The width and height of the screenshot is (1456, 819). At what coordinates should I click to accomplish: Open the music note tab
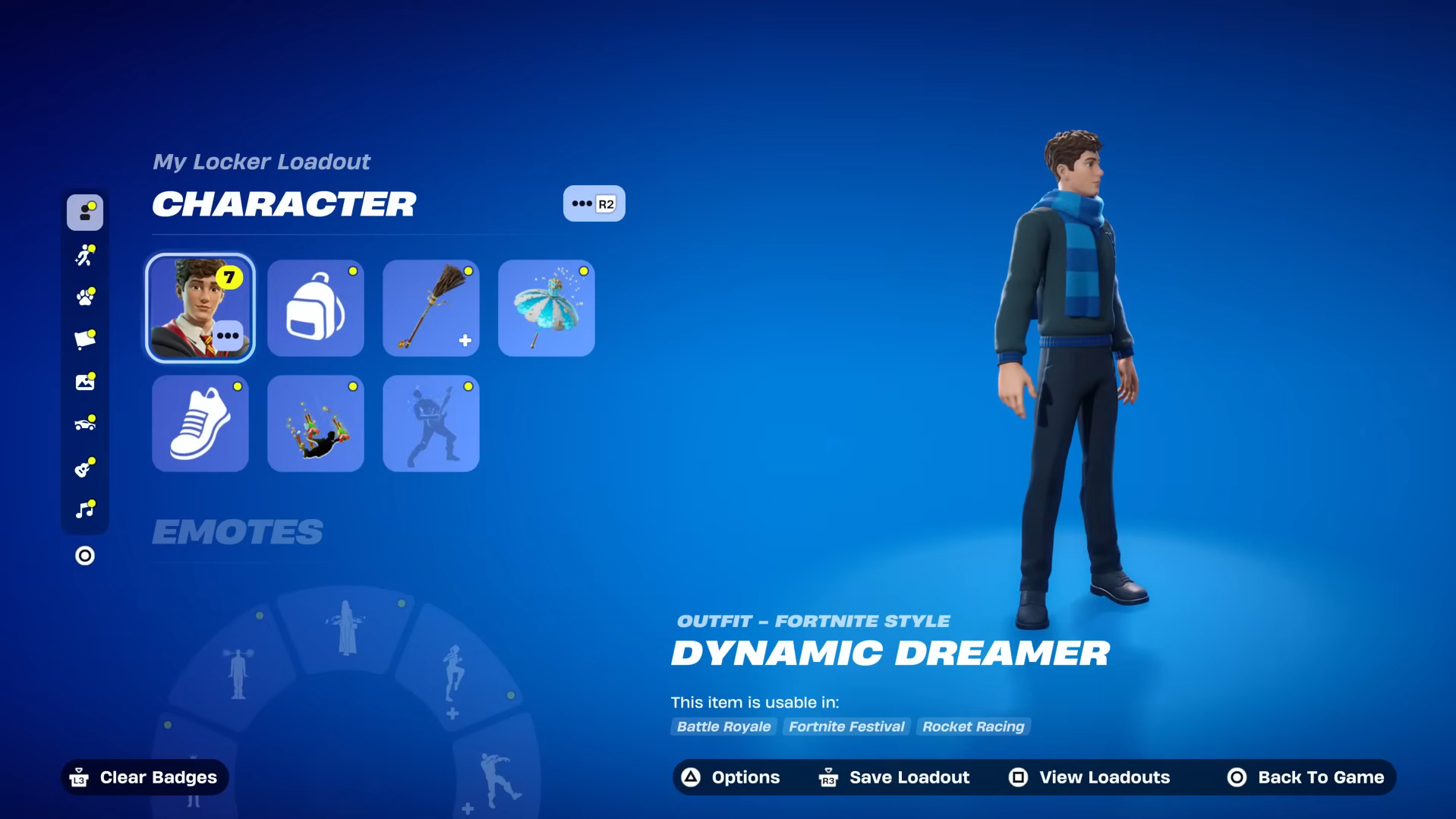85,509
